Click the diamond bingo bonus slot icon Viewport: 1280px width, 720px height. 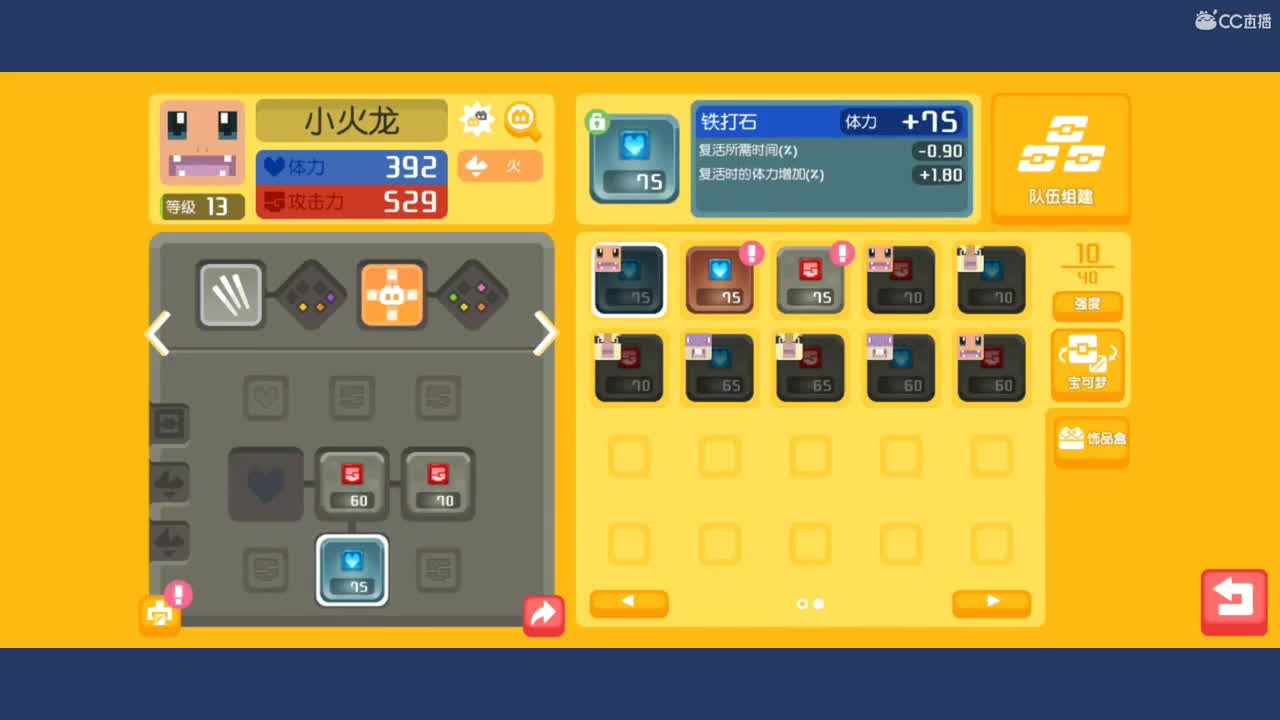310,295
